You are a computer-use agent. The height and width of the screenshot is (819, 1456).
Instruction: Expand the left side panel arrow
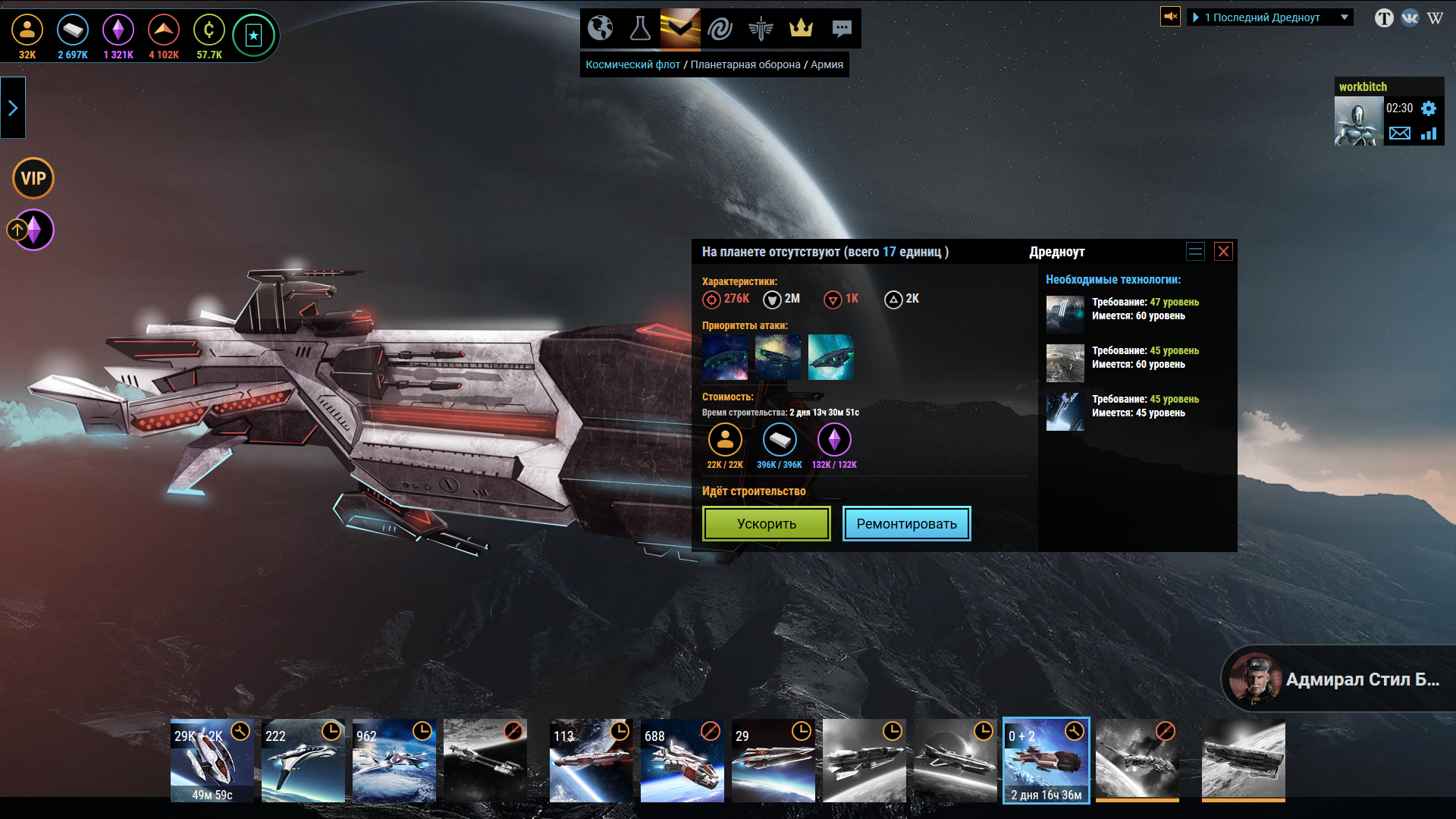click(x=13, y=108)
